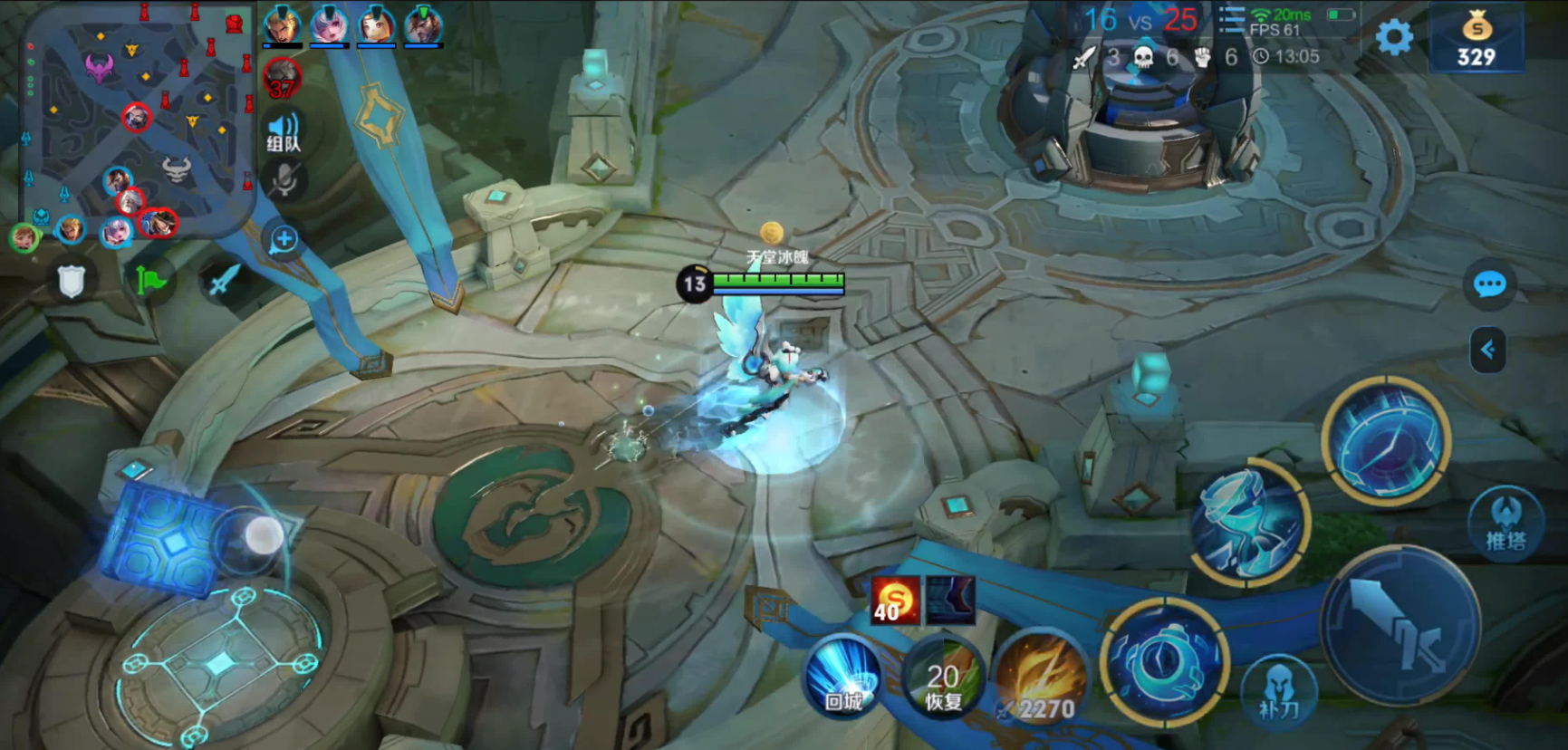
Task: Use the basic attack sword button
Action: (1400, 625)
